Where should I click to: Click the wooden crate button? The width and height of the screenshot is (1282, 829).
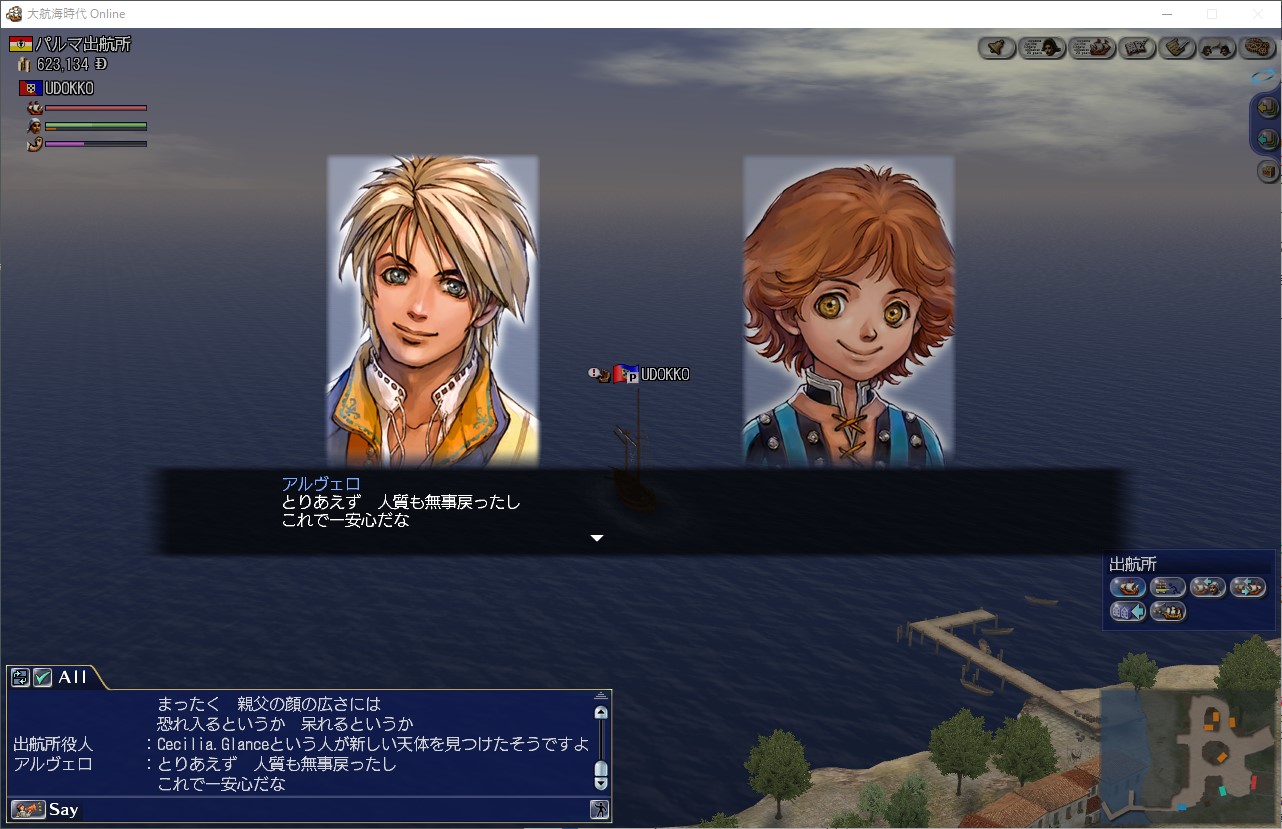pyautogui.click(x=1268, y=172)
